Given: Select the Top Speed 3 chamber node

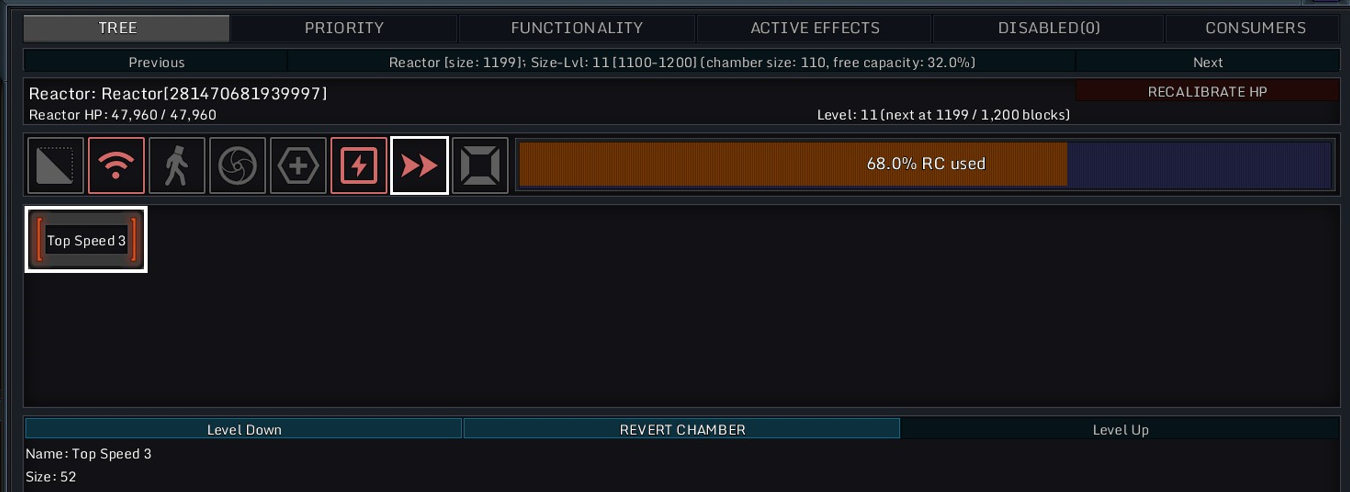Looking at the screenshot, I should click(86, 240).
